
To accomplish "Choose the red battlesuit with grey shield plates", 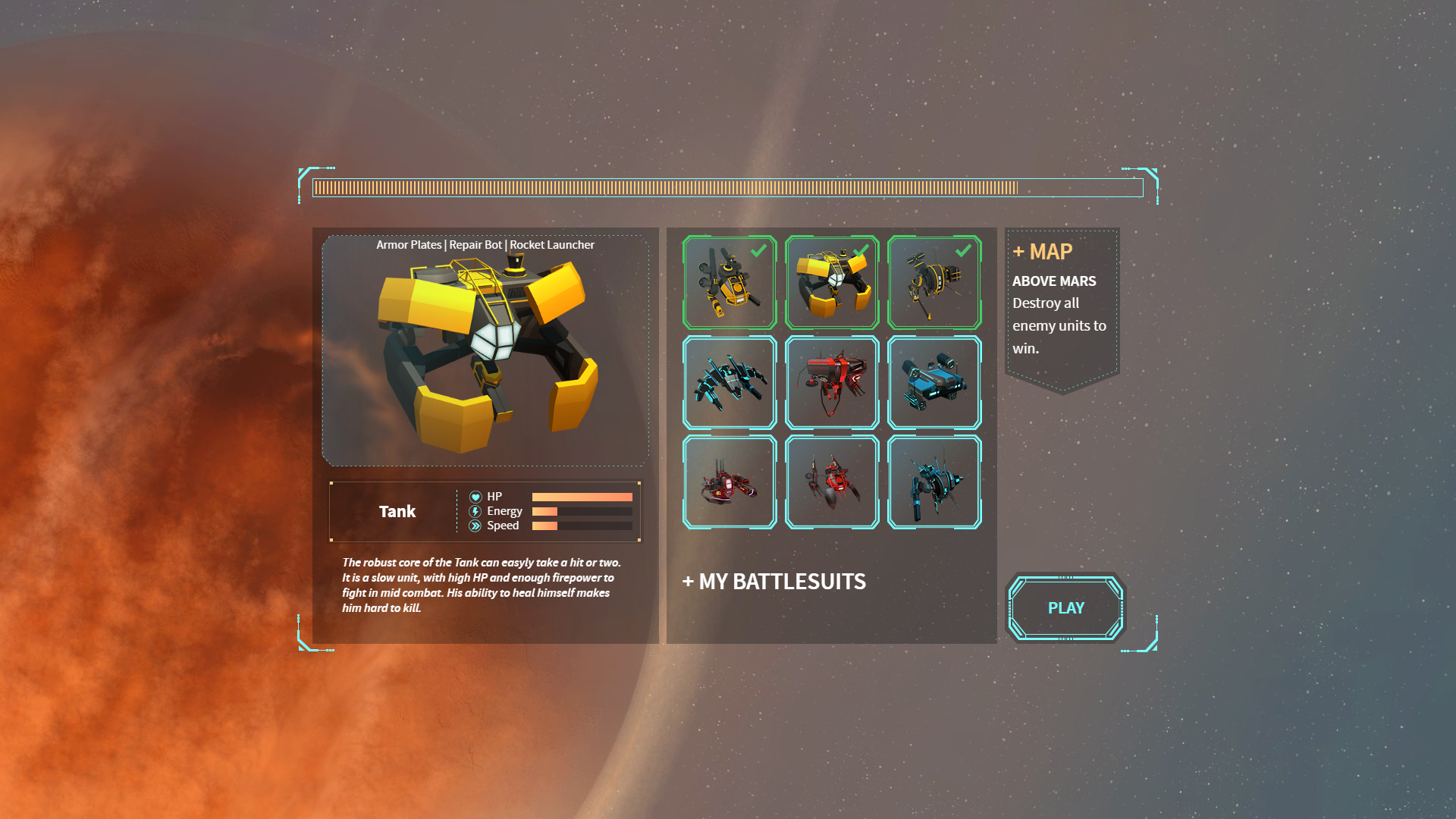I will click(x=832, y=482).
